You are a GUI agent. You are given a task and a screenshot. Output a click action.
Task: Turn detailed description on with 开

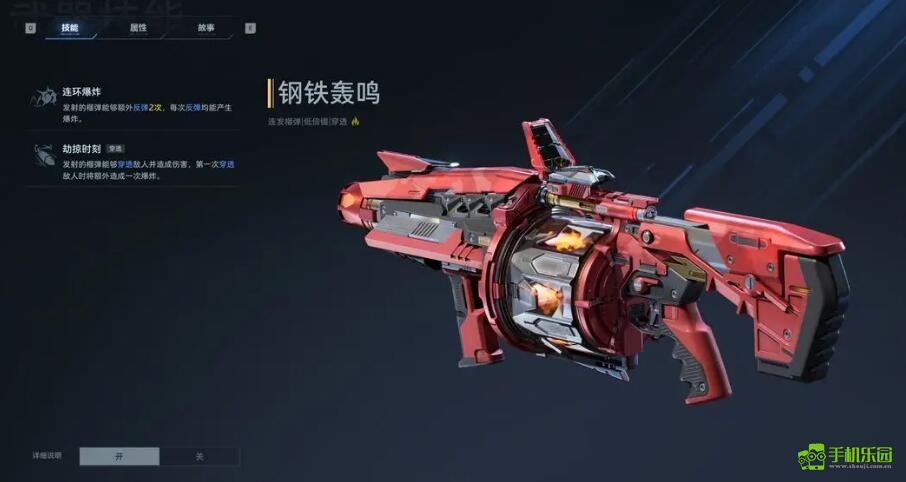(119, 456)
